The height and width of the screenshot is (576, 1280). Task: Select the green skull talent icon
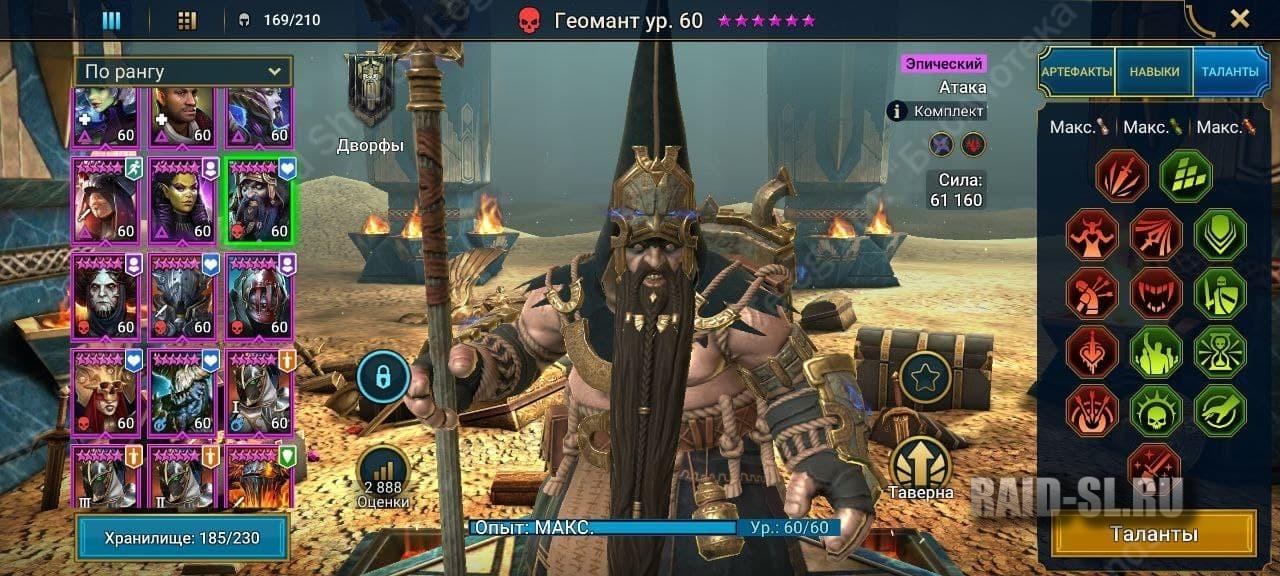(x=1156, y=411)
